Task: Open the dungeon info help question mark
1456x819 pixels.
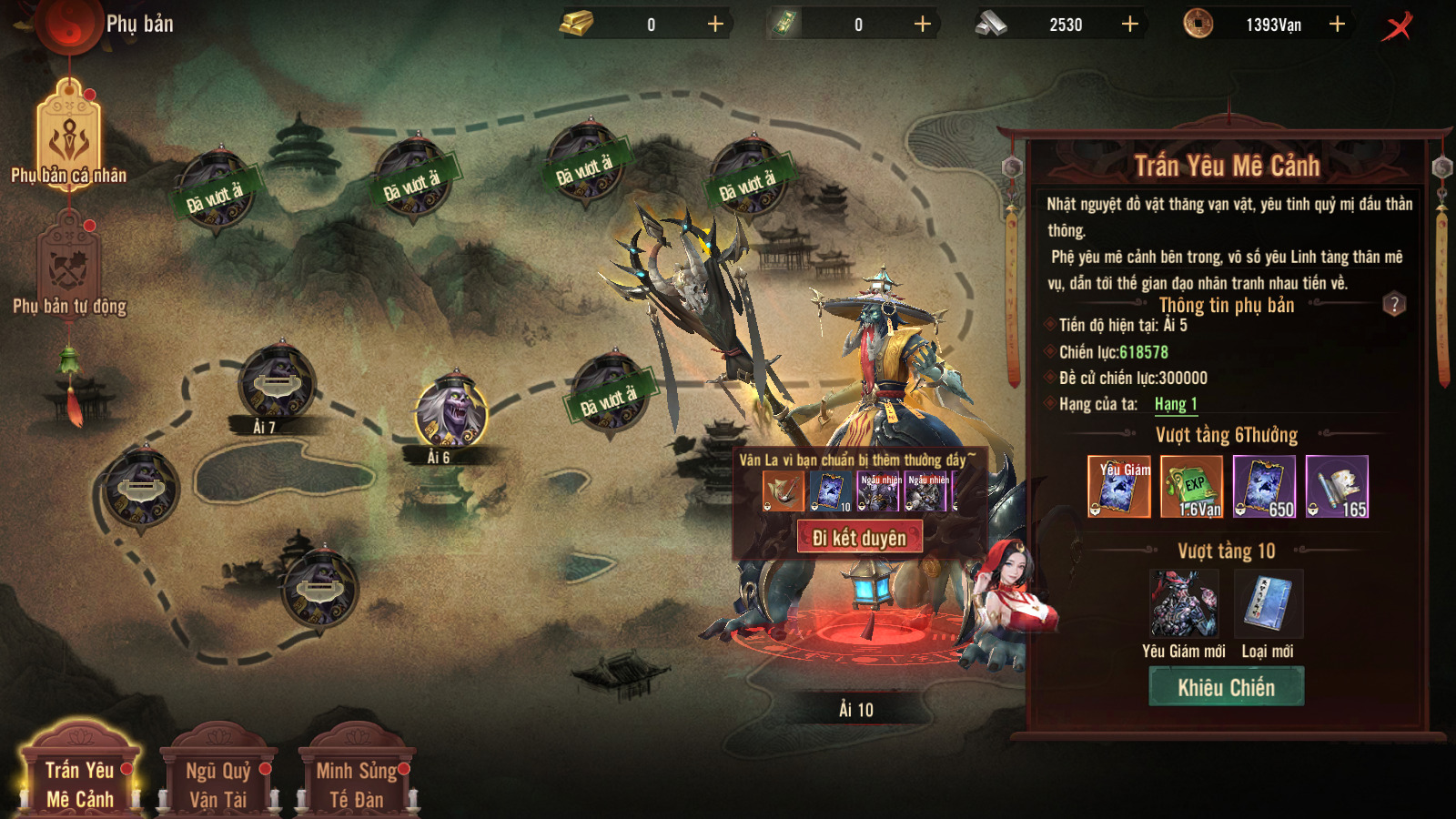Action: (1394, 304)
